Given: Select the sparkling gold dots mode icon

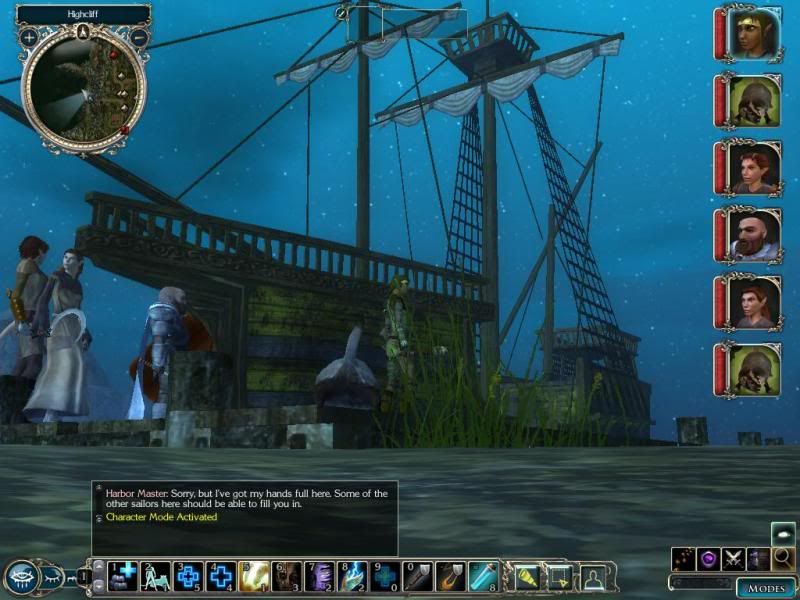Looking at the screenshot, I should click(x=683, y=560).
